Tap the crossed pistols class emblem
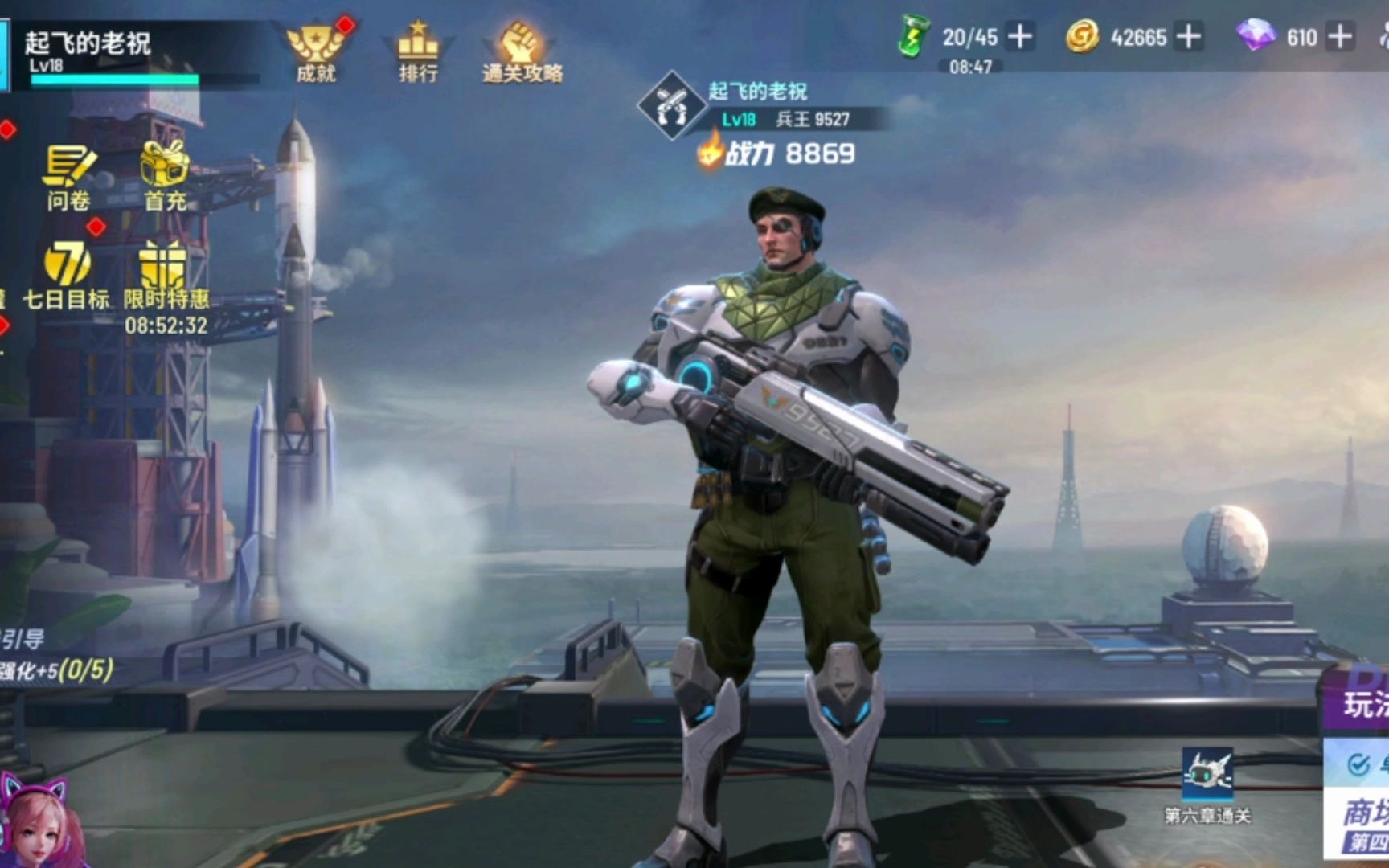Screen dimensions: 1389x868 (x=670, y=106)
